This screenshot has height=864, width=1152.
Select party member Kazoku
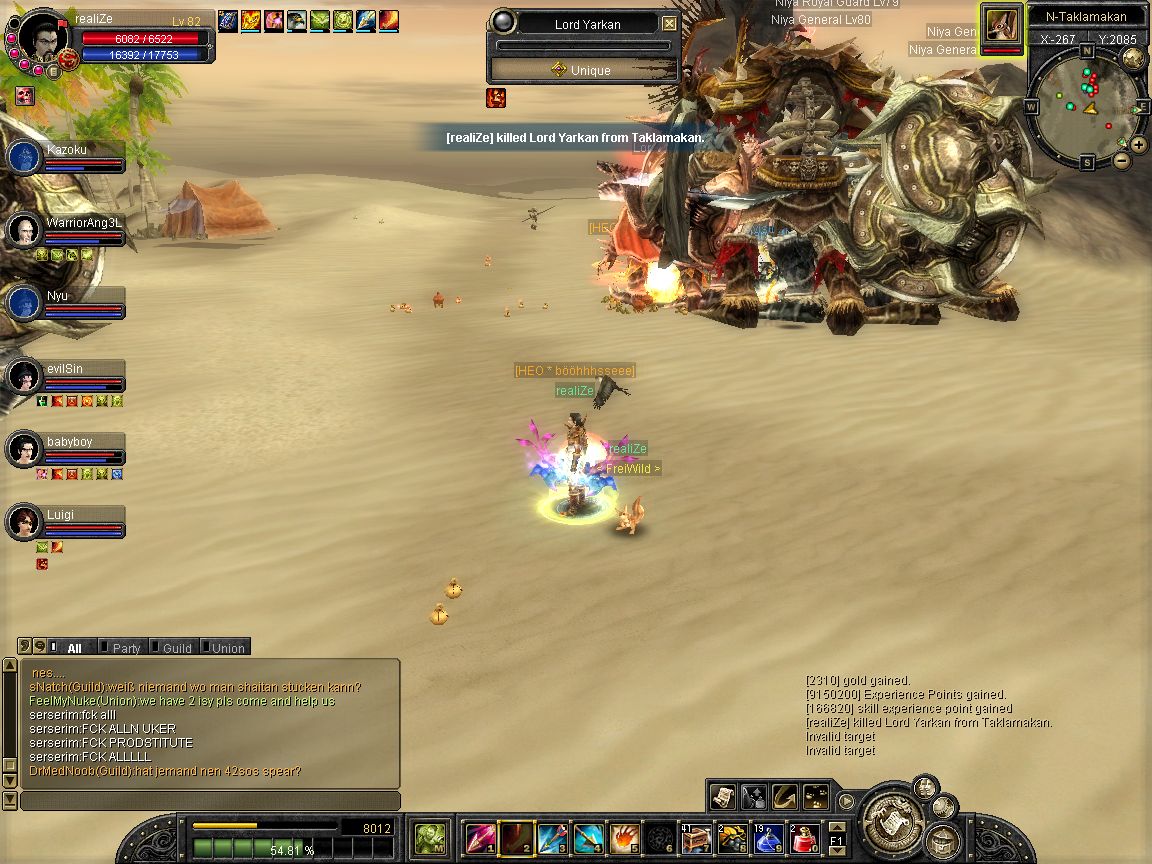tap(24, 157)
